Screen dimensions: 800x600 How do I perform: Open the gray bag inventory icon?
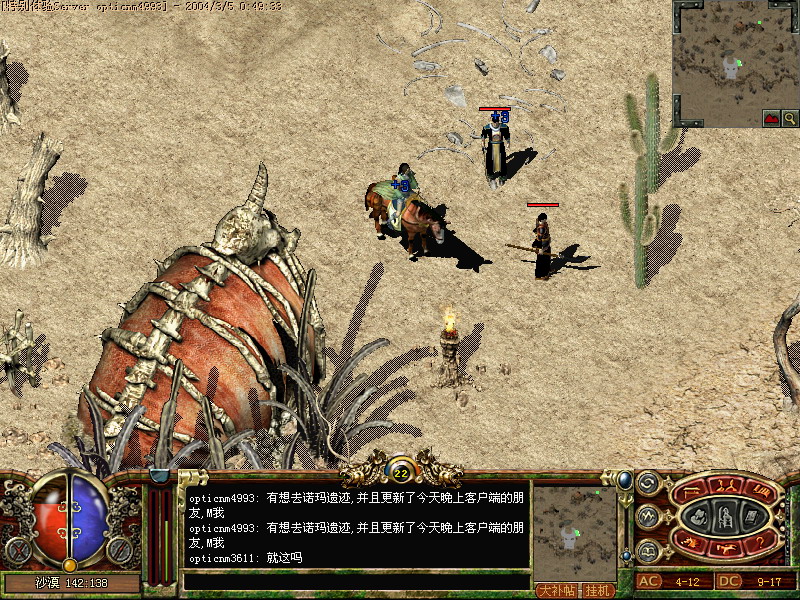(x=700, y=517)
